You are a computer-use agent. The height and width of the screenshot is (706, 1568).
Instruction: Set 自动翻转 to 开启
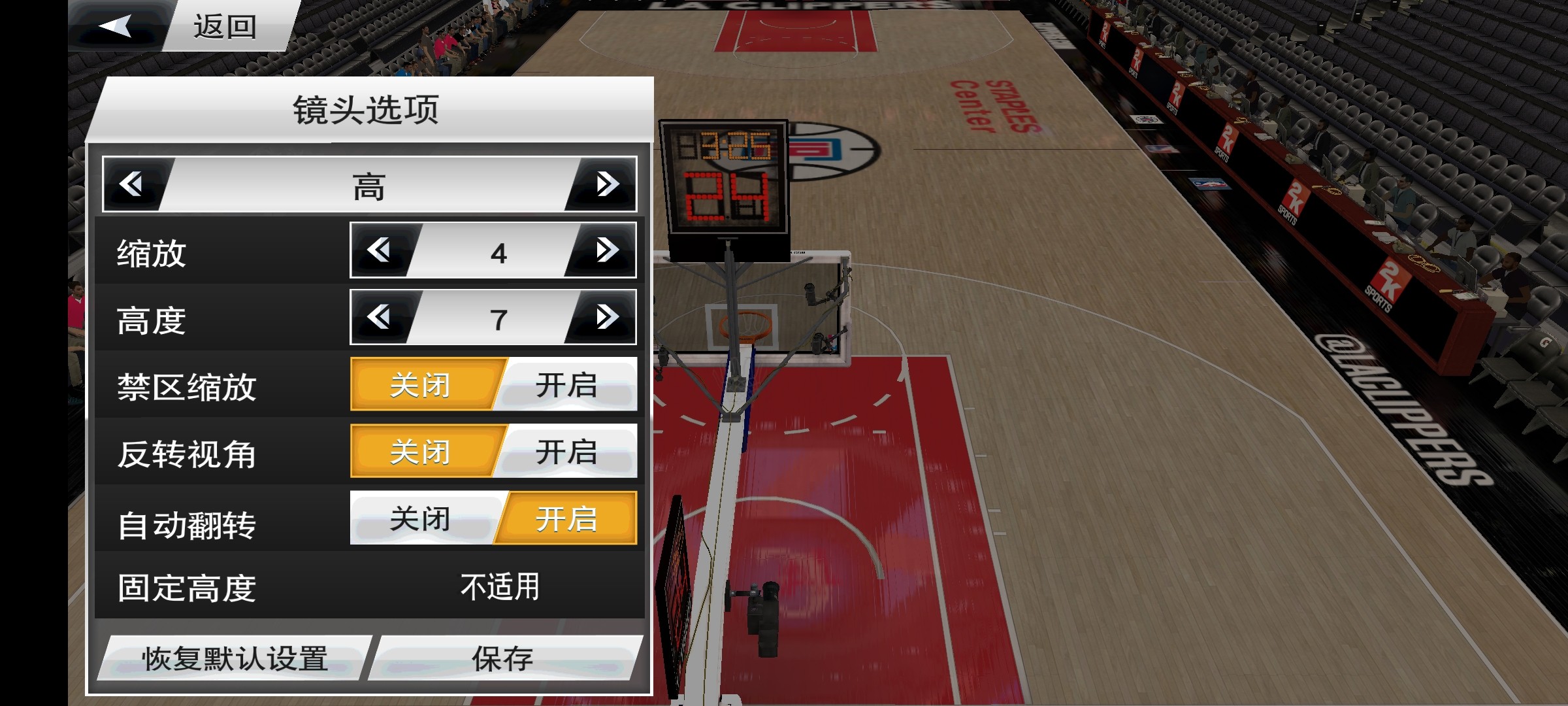(567, 519)
